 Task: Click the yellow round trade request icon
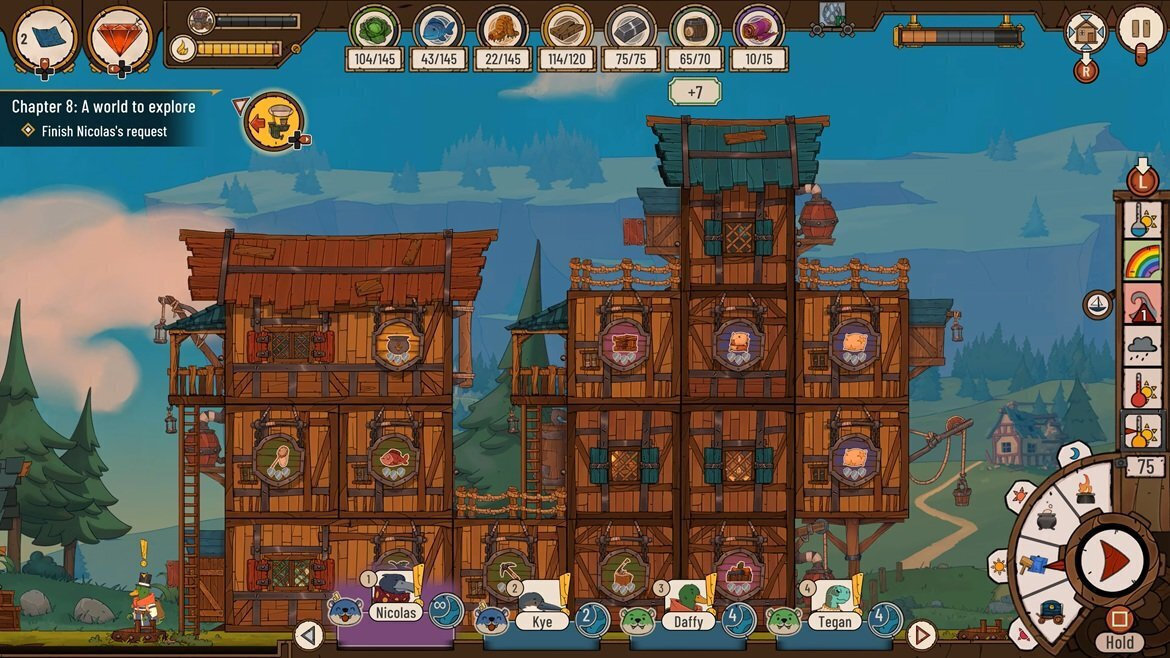[272, 122]
